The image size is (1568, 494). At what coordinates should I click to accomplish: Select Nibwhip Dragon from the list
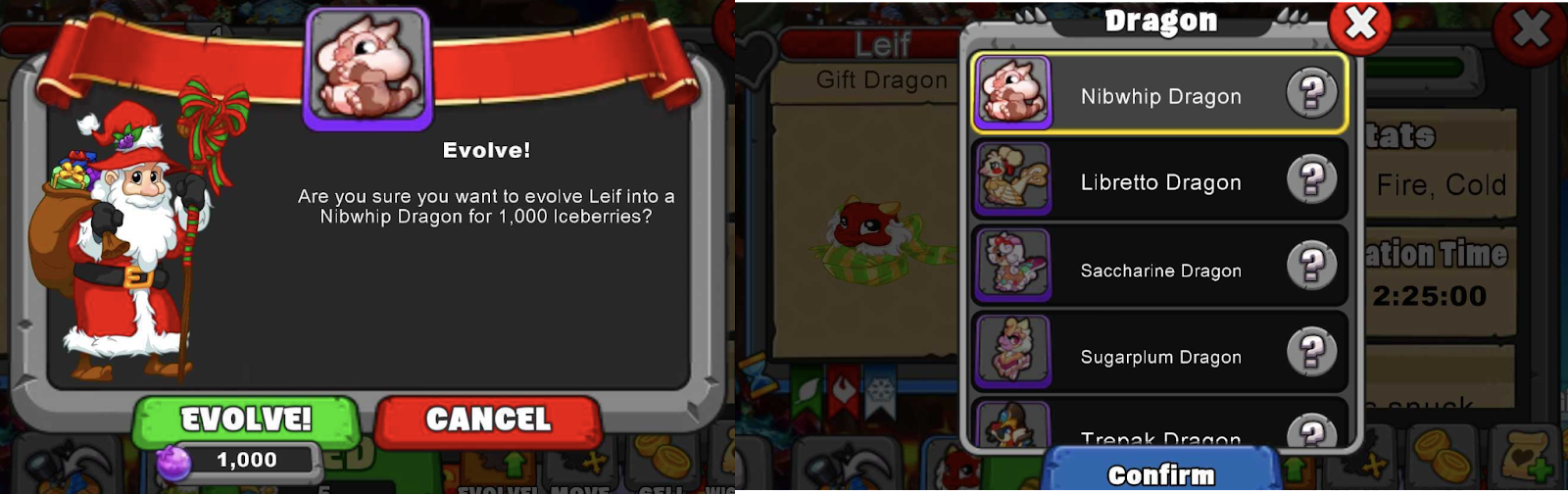tap(1160, 95)
